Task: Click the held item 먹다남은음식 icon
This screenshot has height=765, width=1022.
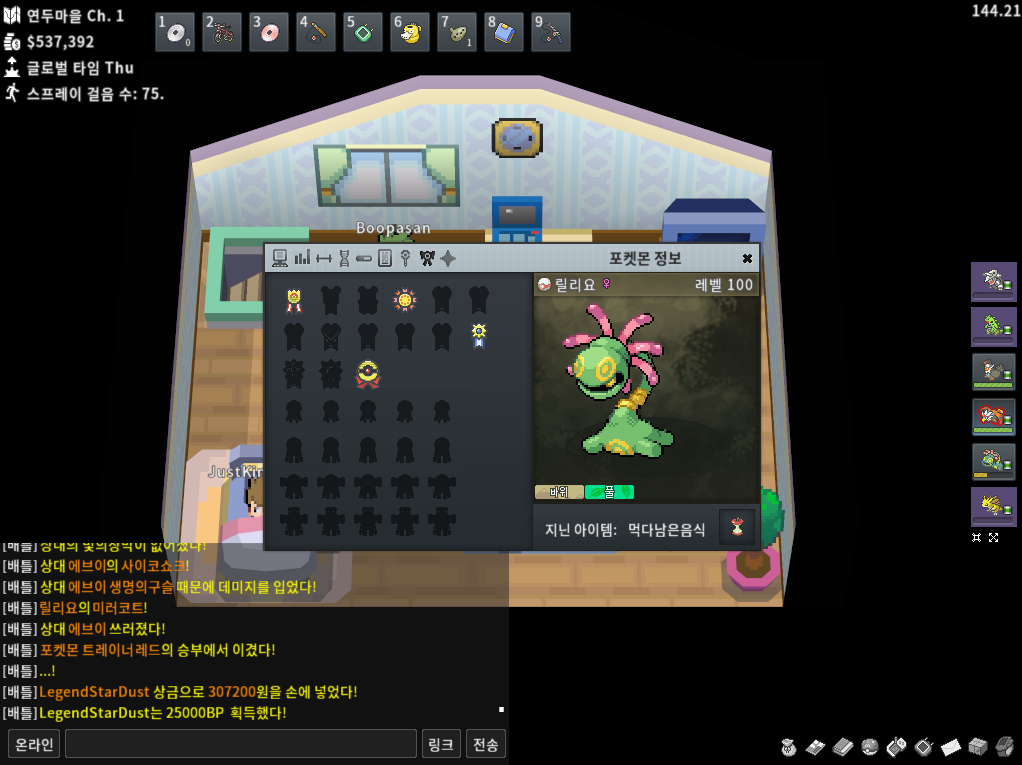Action: pos(737,527)
